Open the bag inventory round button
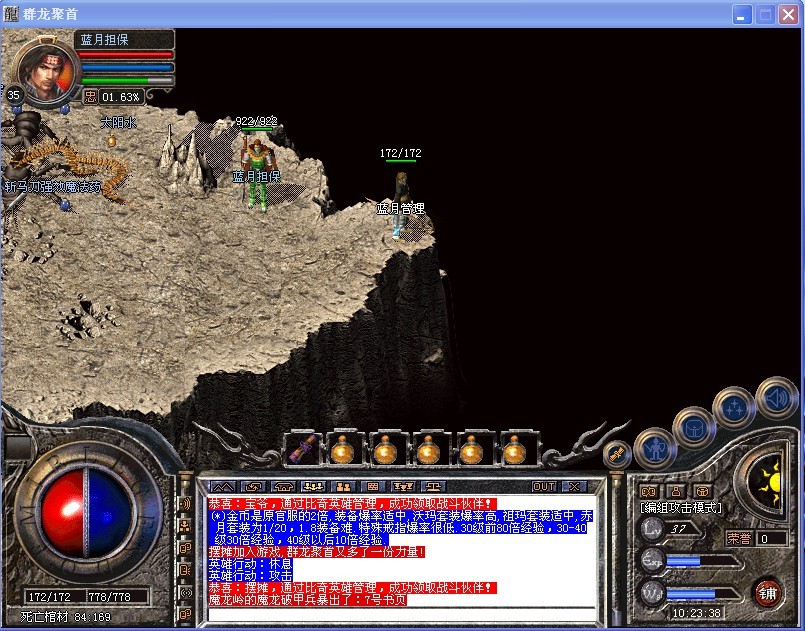This screenshot has width=805, height=631. 693,427
